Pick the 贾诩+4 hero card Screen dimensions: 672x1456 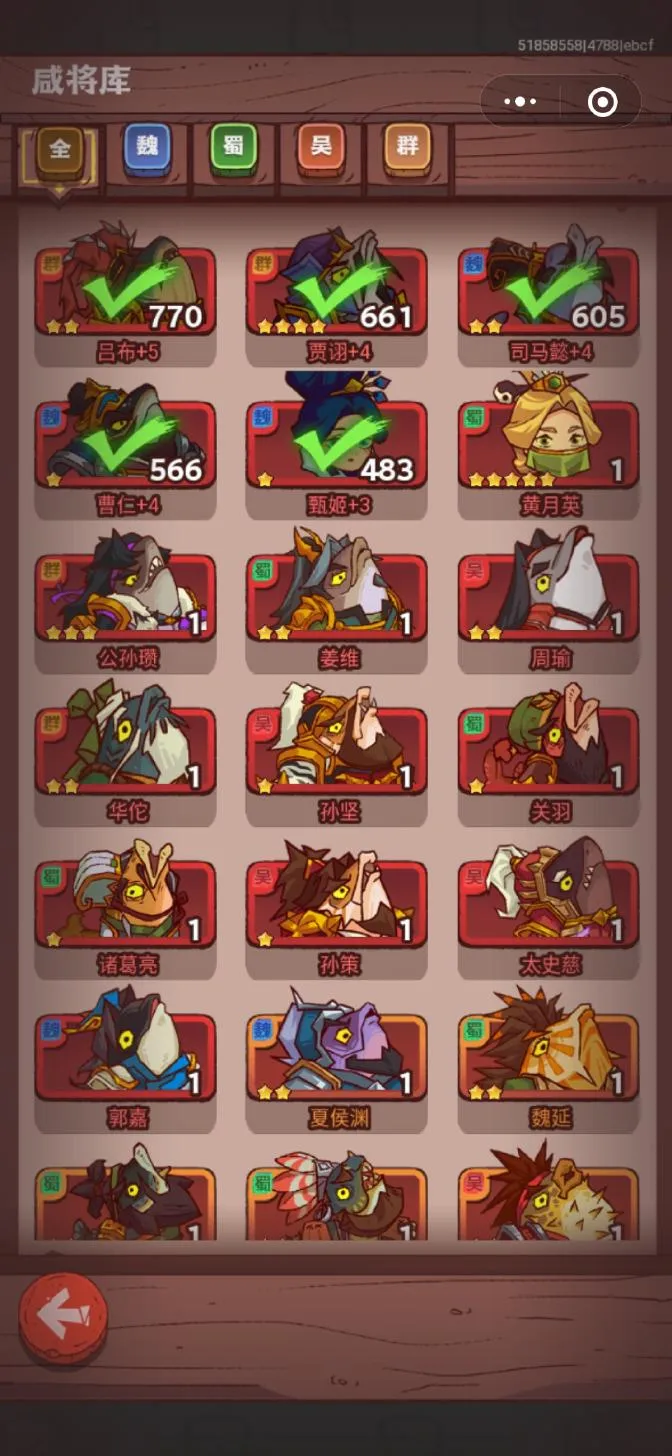[x=337, y=292]
